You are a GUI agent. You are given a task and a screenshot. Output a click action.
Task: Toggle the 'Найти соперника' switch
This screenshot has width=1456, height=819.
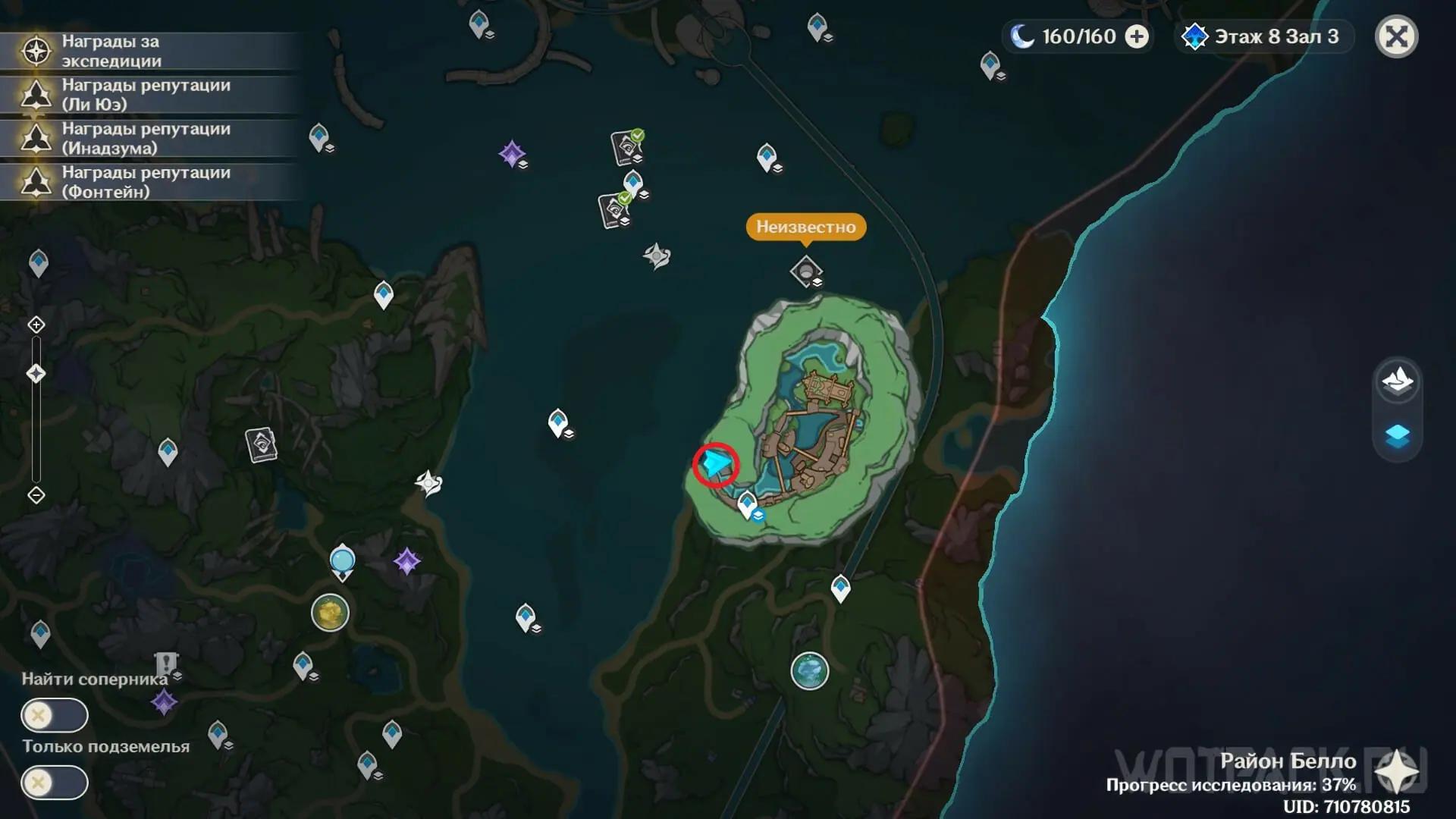[x=55, y=715]
